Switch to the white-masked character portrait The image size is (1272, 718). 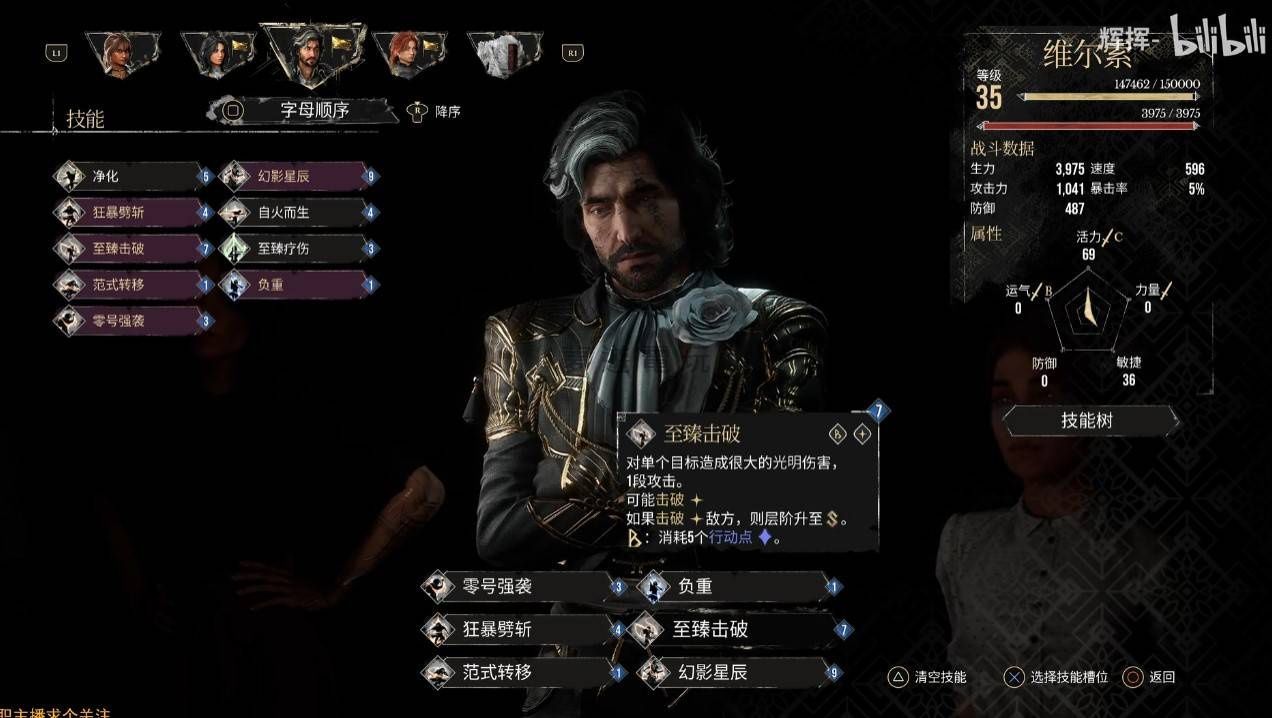[x=503, y=55]
